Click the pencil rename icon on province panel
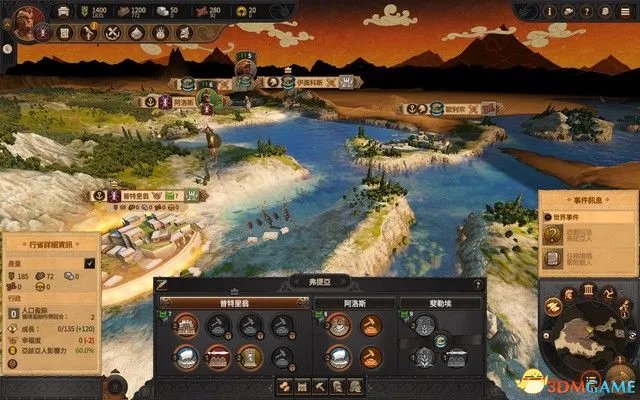The image size is (640, 400). (x=162, y=284)
